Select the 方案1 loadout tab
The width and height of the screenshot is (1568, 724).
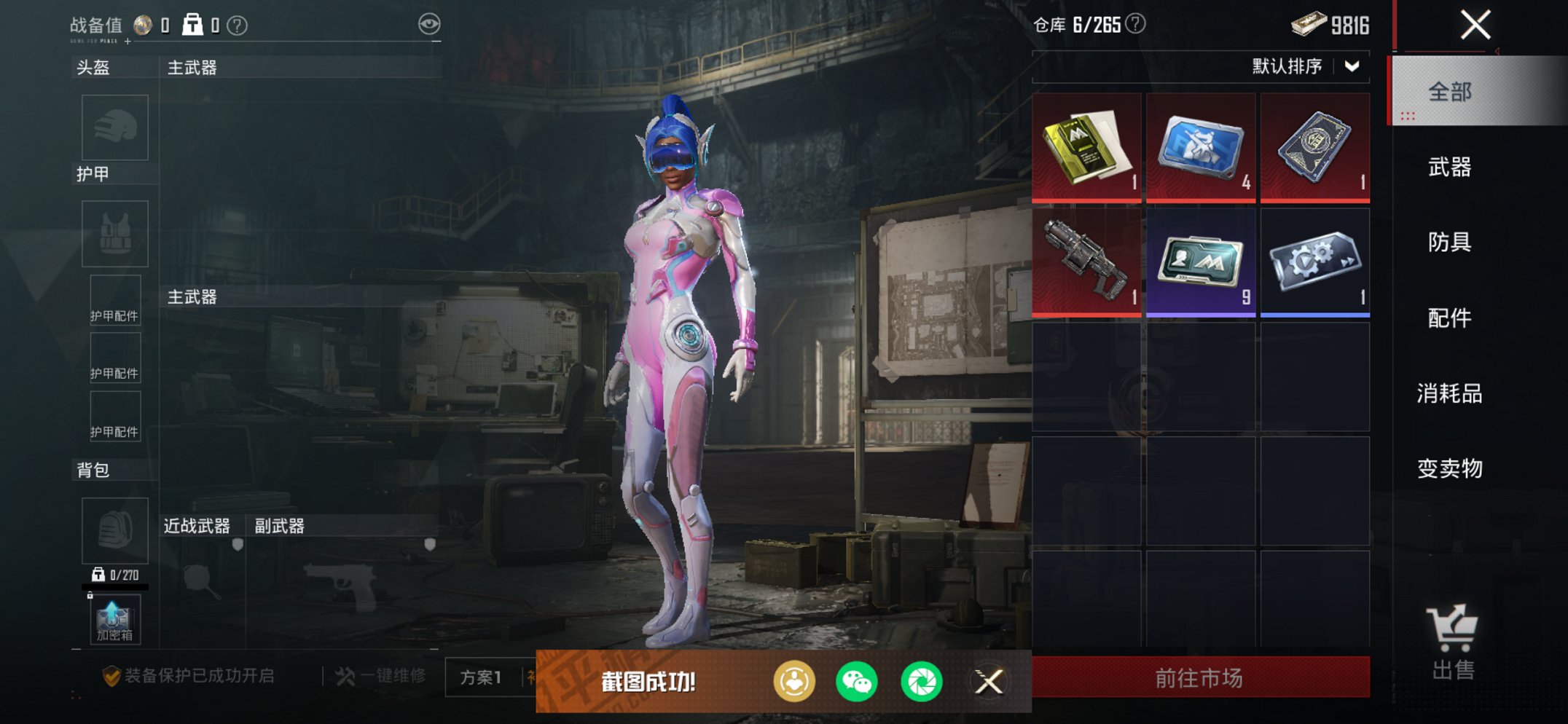(481, 677)
